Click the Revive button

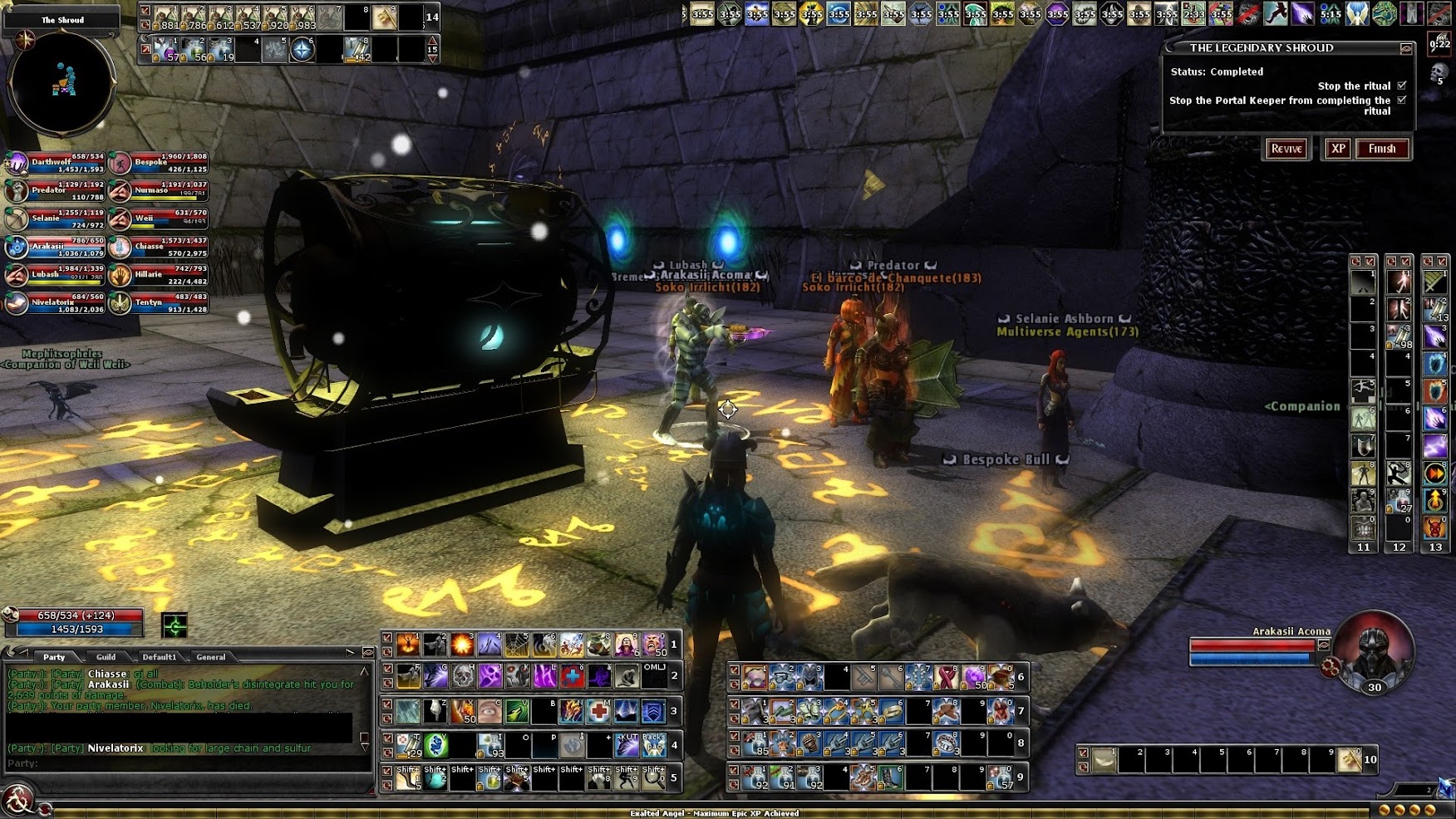1286,149
